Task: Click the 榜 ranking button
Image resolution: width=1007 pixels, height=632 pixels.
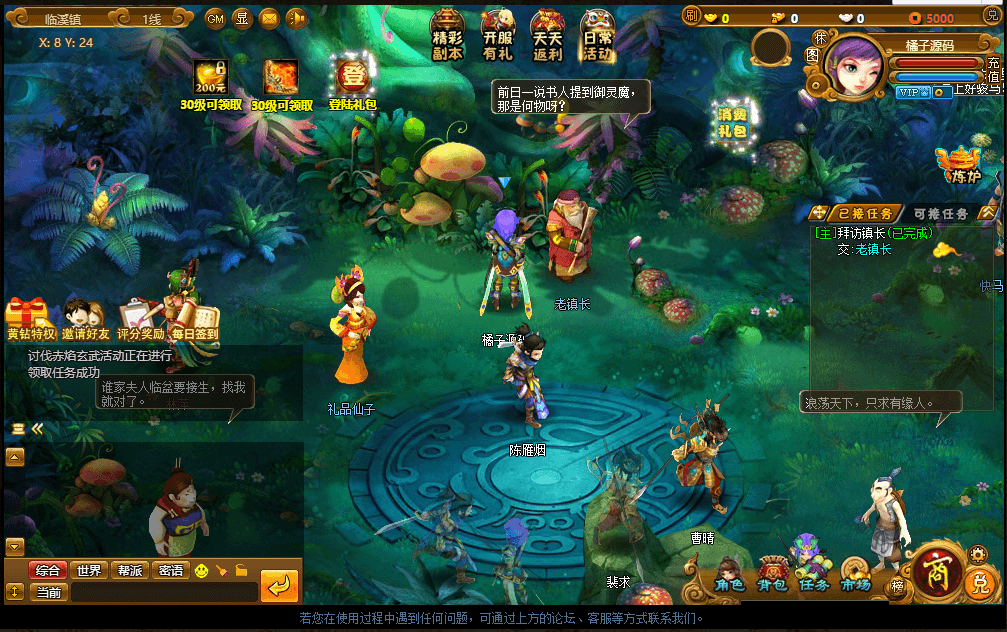Action: pyautogui.click(x=897, y=586)
